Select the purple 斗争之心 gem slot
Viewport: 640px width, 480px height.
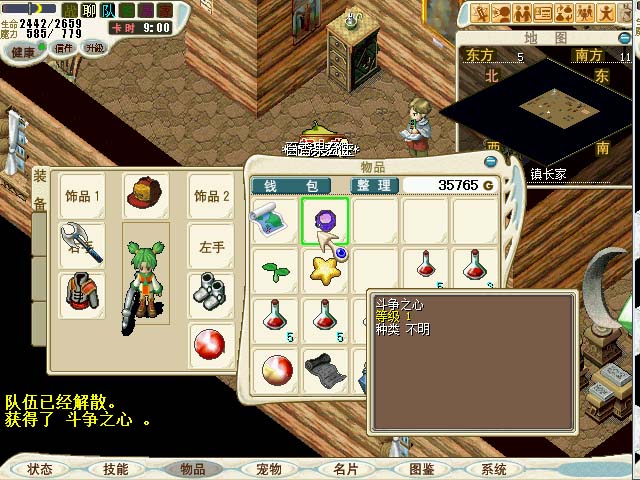(325, 221)
